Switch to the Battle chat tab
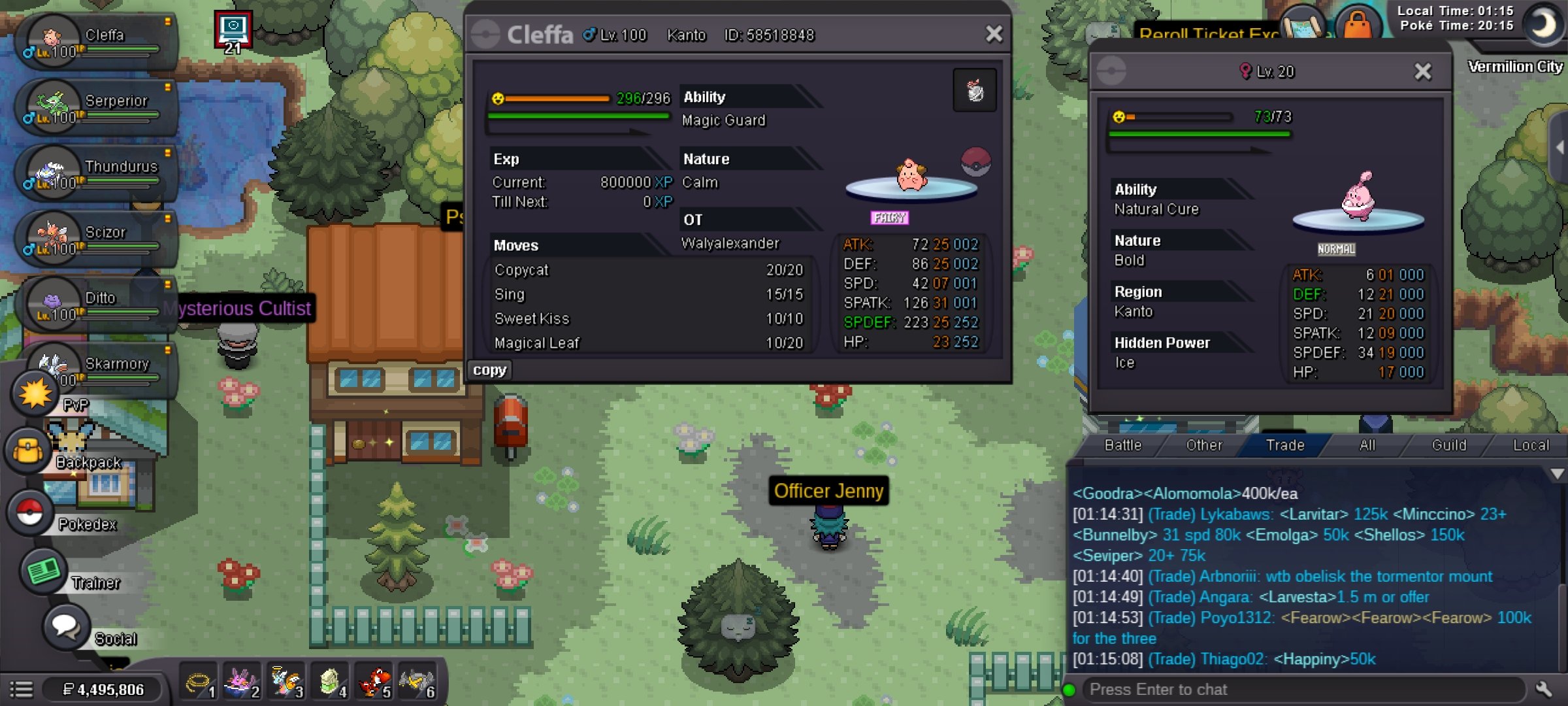Viewport: 1568px width, 706px height. 1122,445
